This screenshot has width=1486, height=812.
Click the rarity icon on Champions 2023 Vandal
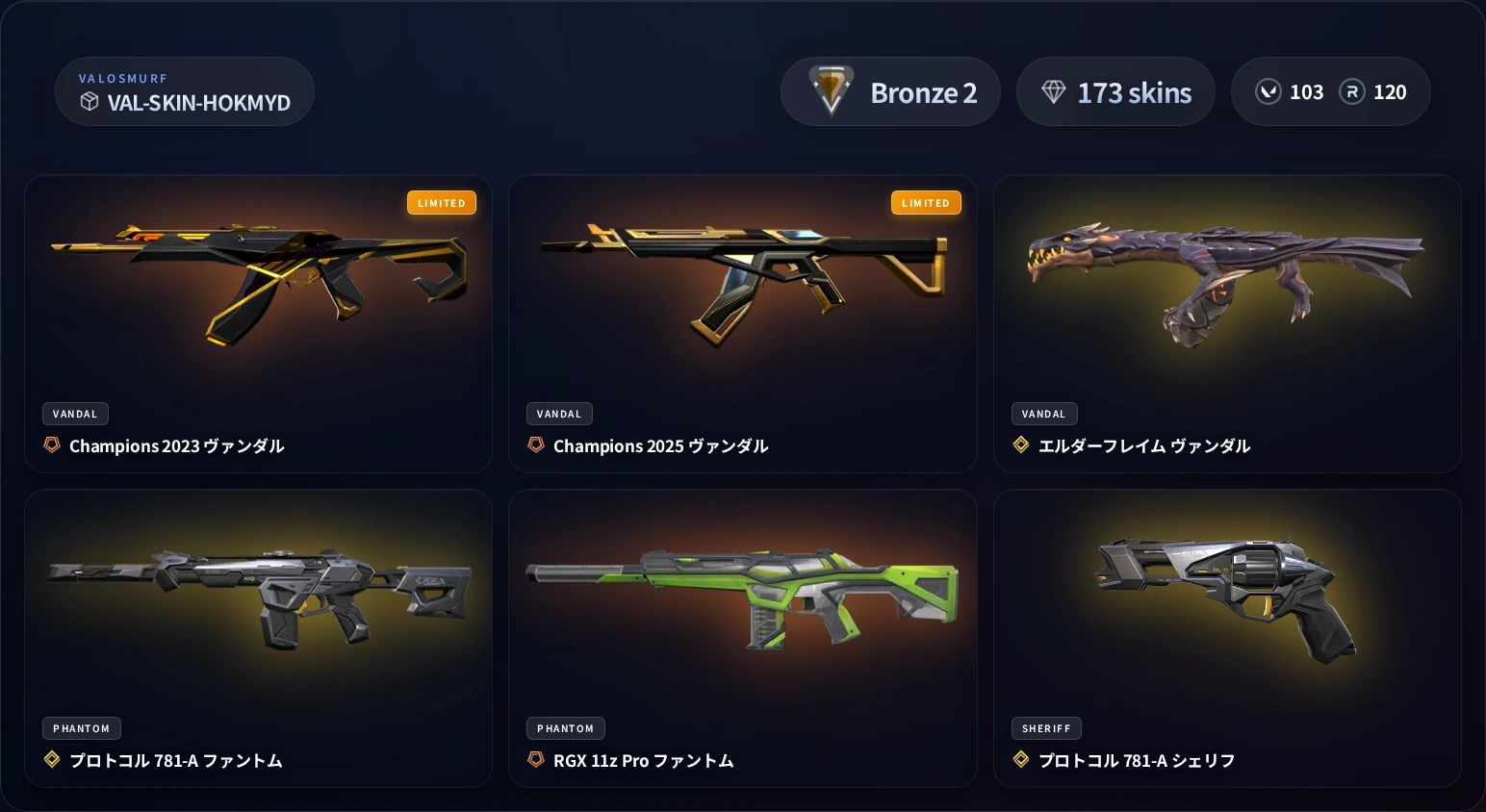click(52, 444)
